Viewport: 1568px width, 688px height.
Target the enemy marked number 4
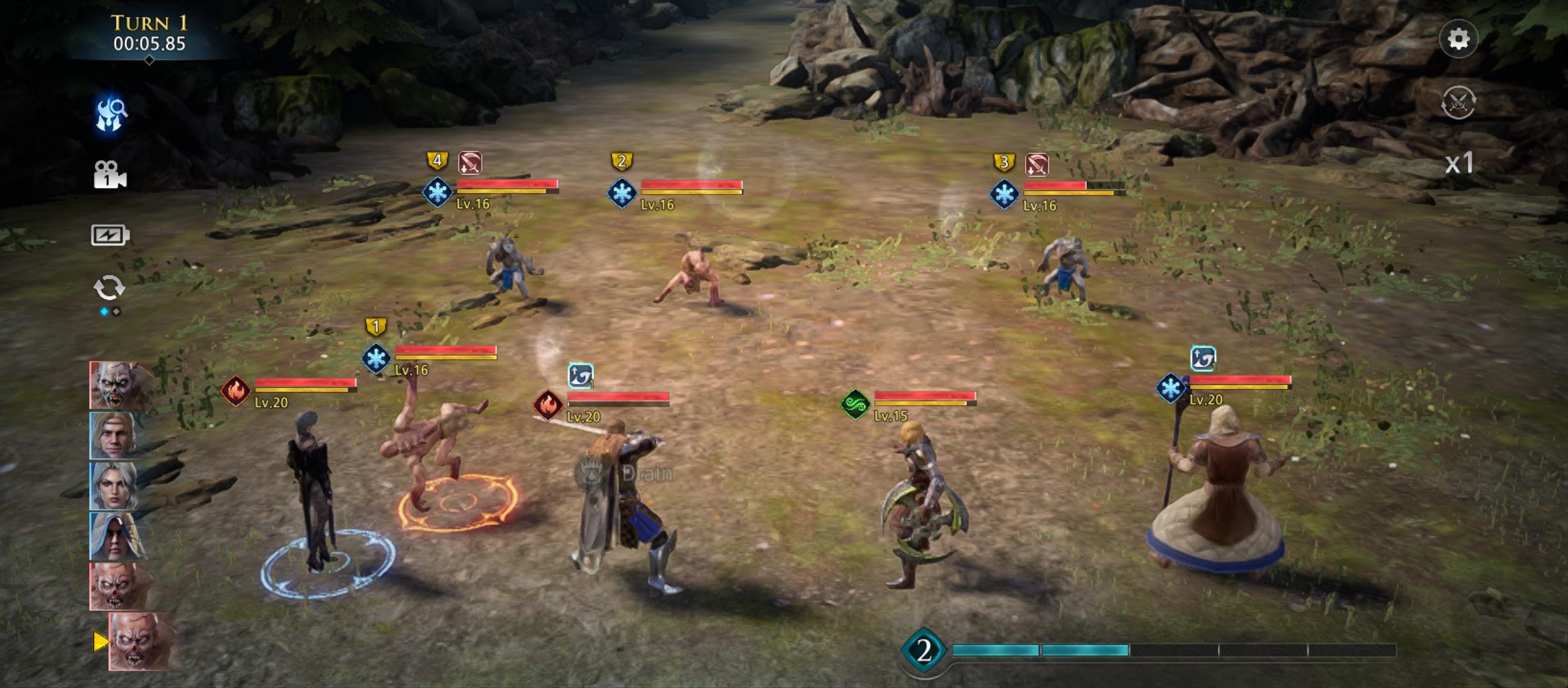click(x=510, y=269)
